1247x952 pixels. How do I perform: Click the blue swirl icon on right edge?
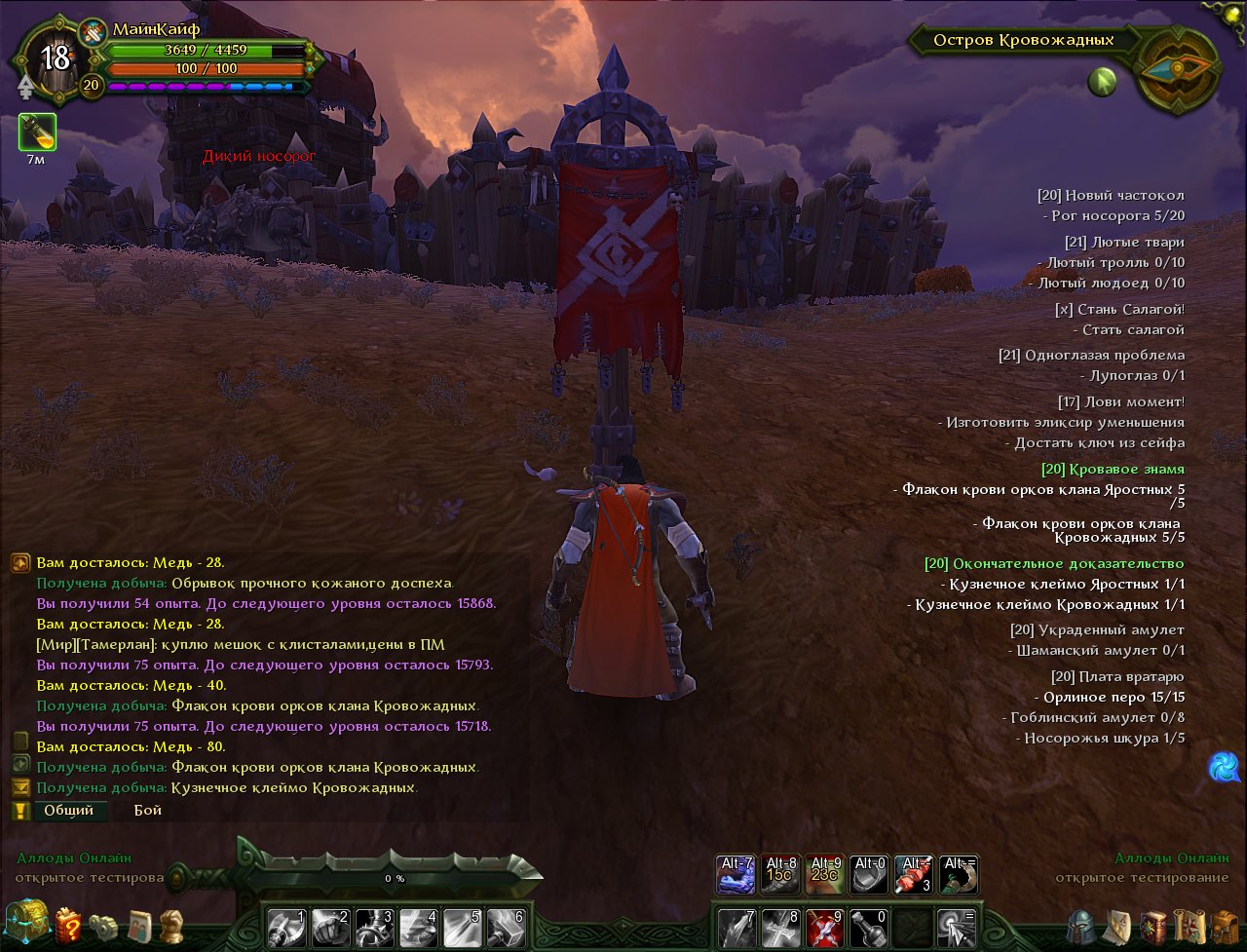tap(1224, 767)
